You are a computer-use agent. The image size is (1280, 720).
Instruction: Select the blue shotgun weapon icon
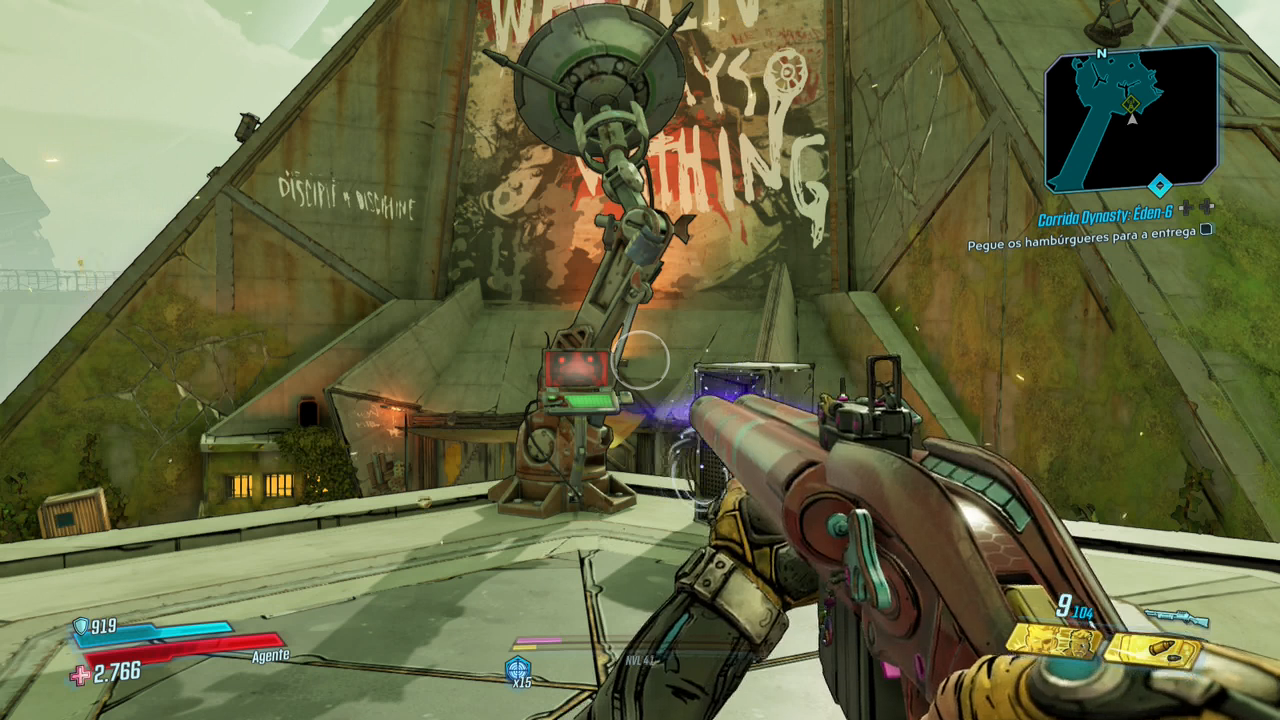click(x=1176, y=617)
